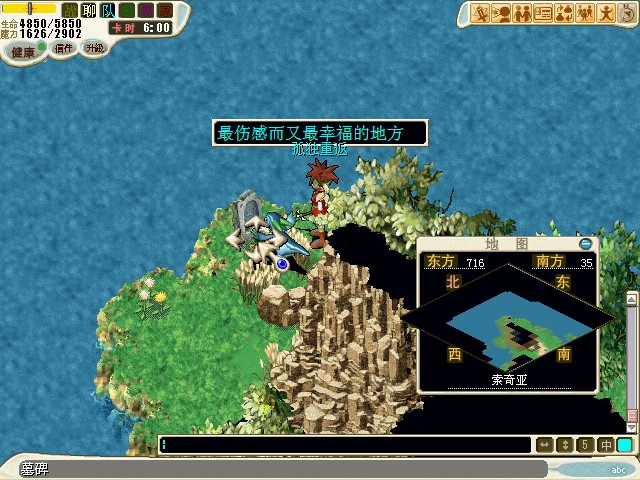Click the cyan chat color swatch
This screenshot has height=480, width=640.
pyautogui.click(x=625, y=445)
